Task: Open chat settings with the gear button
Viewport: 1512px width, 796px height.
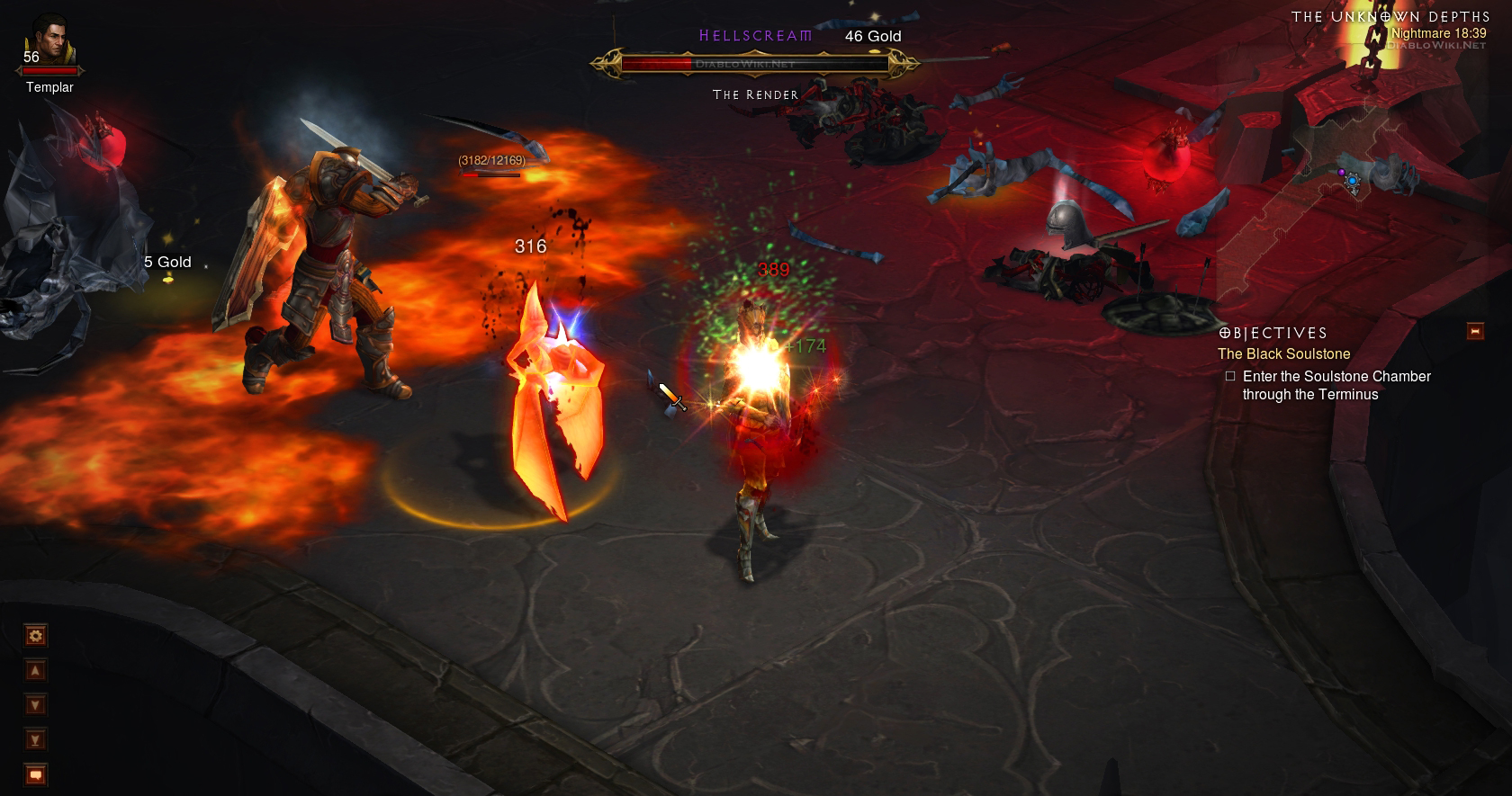Action: coord(35,637)
